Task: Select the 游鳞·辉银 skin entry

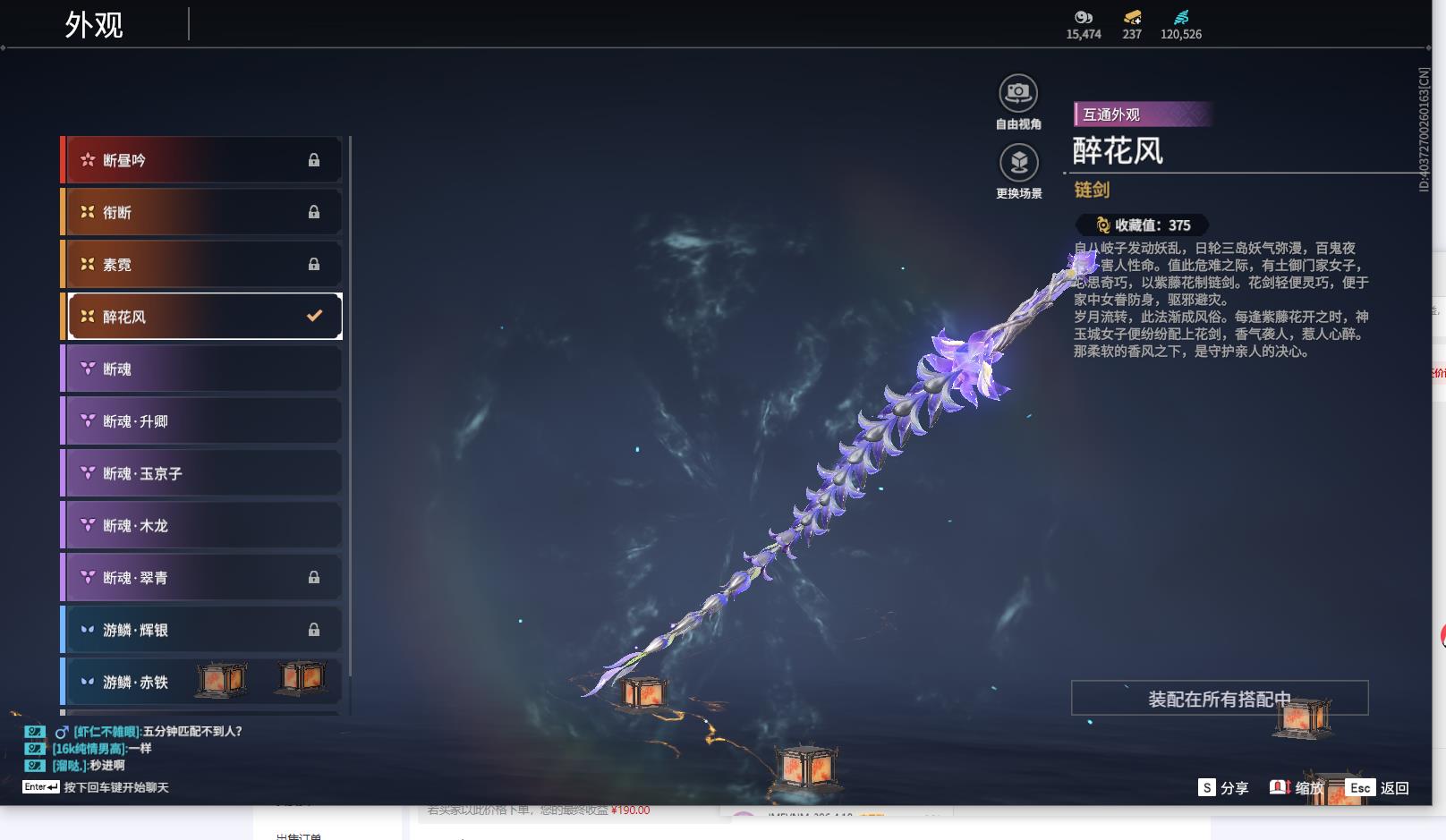Action: (x=202, y=630)
